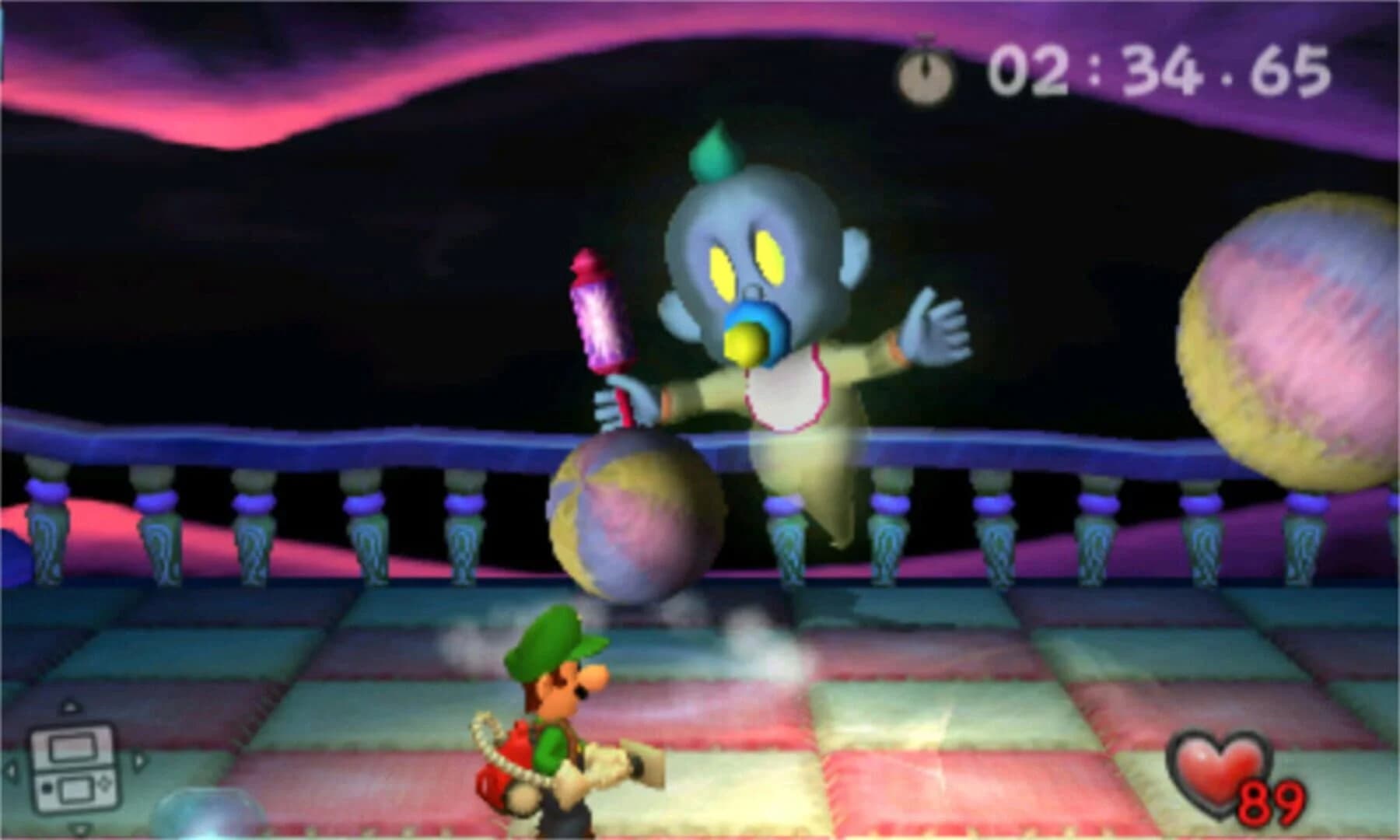This screenshot has width=1400, height=840.
Task: Open the 3DS top screen panel
Action: (x=72, y=747)
